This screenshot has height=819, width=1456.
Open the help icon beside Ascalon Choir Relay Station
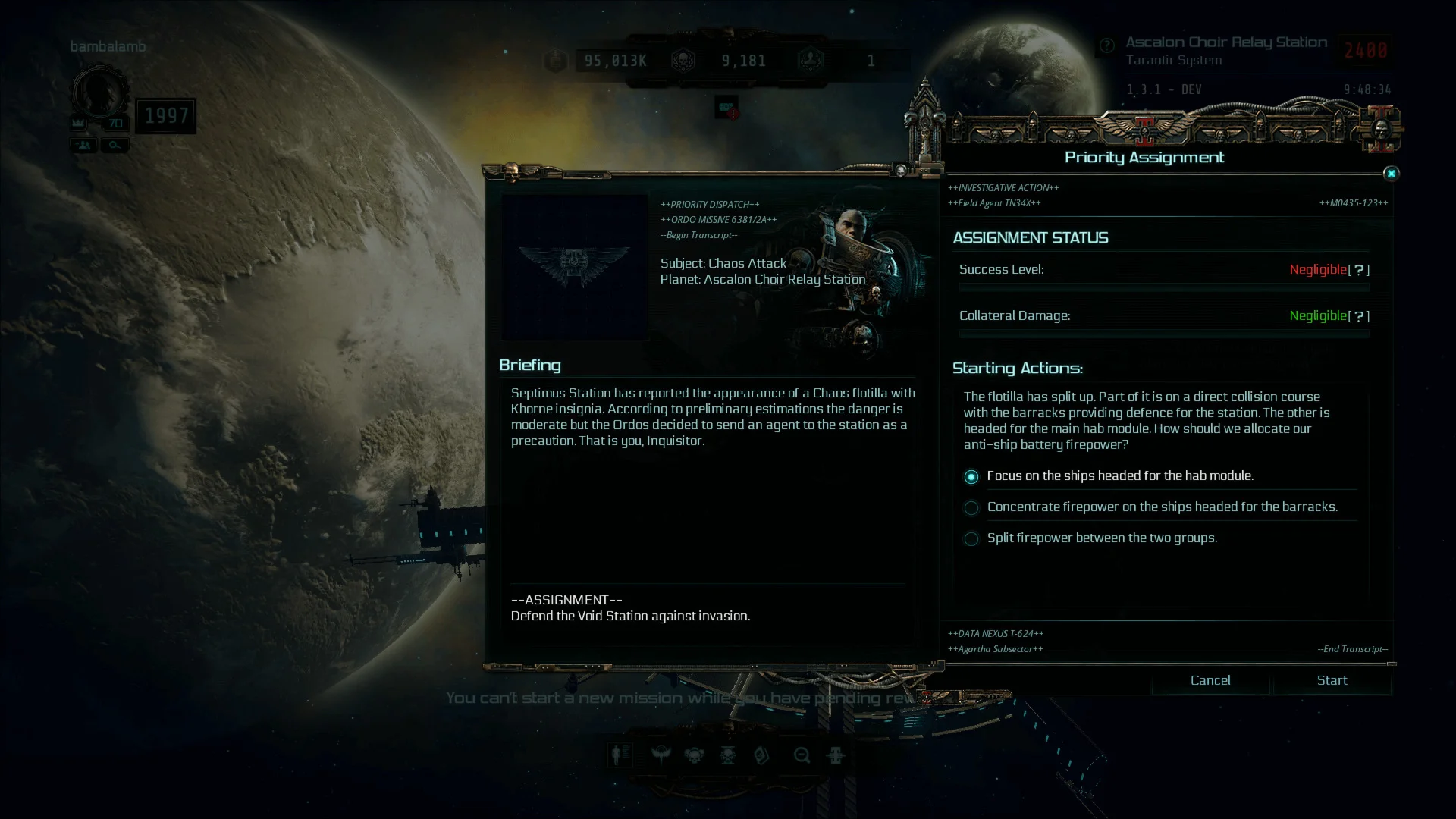[x=1106, y=45]
